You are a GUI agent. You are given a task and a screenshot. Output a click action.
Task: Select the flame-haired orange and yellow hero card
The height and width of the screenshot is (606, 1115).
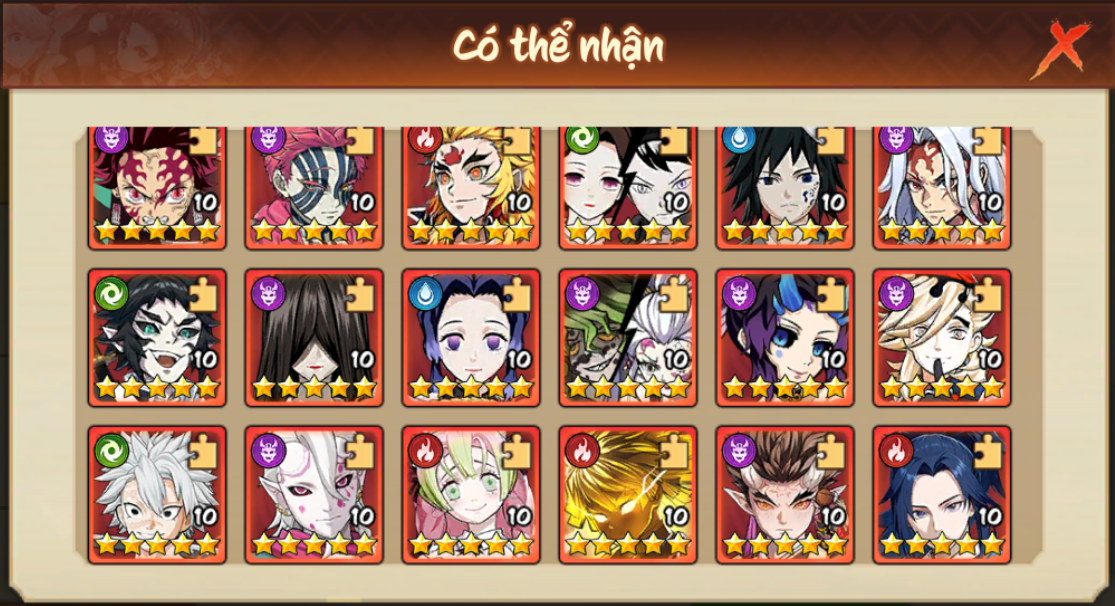[471, 186]
